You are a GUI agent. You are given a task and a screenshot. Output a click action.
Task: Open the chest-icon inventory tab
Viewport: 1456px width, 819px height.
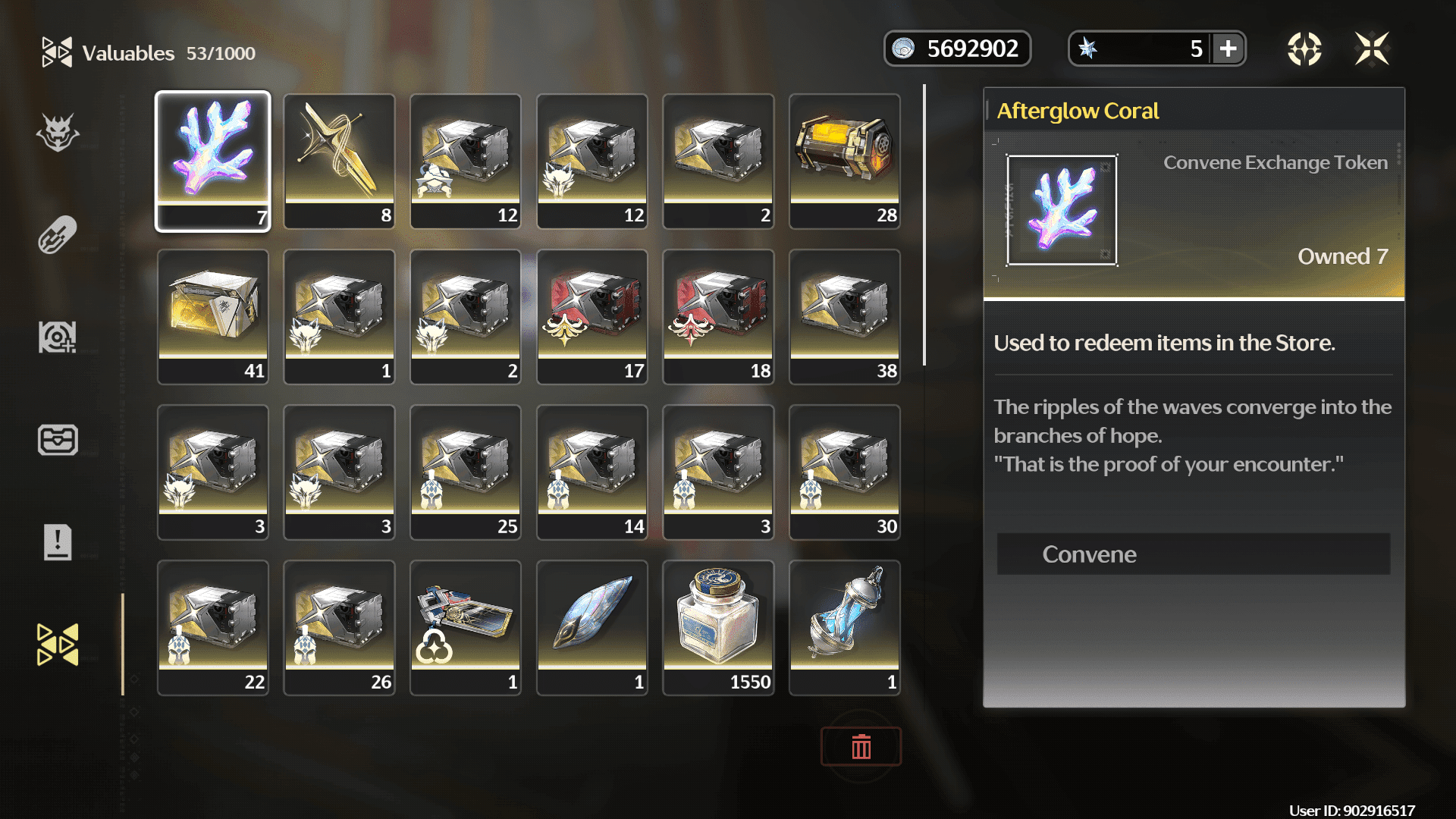58,440
